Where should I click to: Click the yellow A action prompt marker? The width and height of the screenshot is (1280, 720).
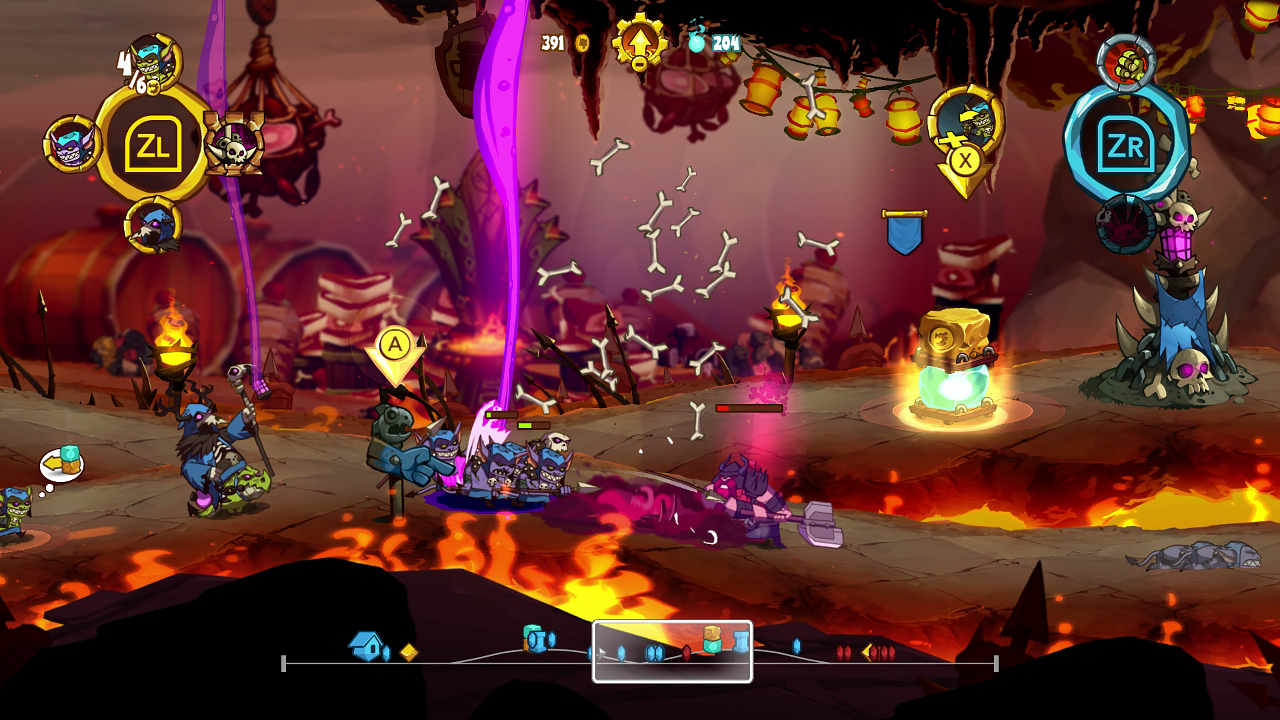(397, 346)
